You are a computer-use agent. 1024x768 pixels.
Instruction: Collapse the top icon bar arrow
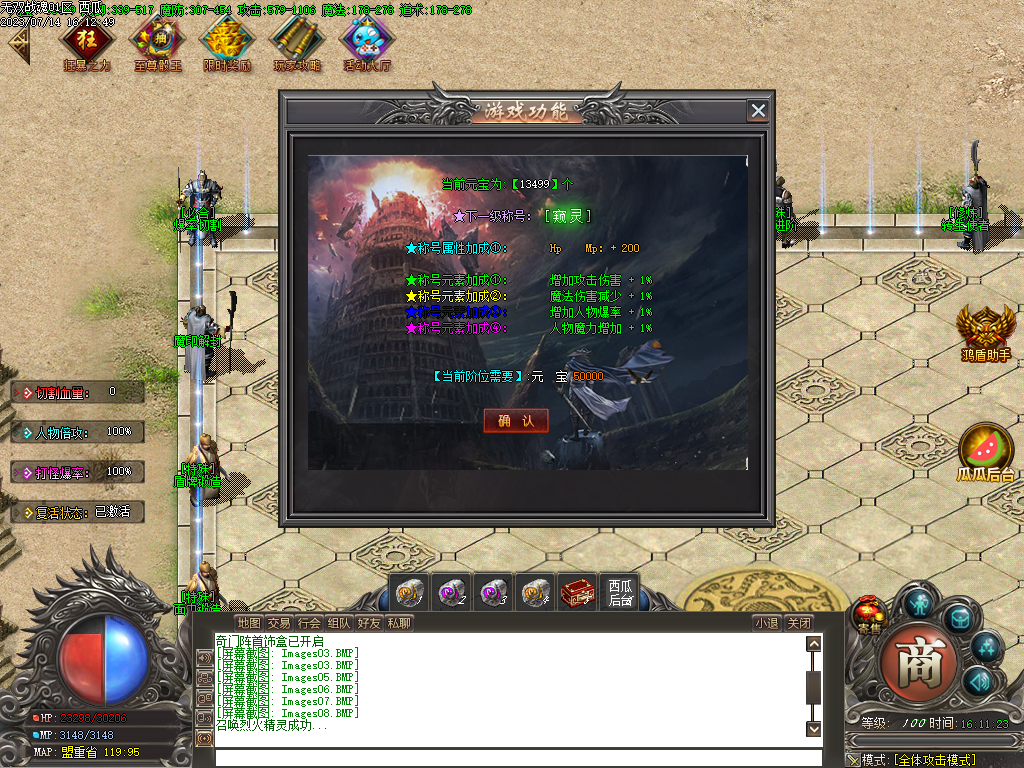(x=18, y=44)
